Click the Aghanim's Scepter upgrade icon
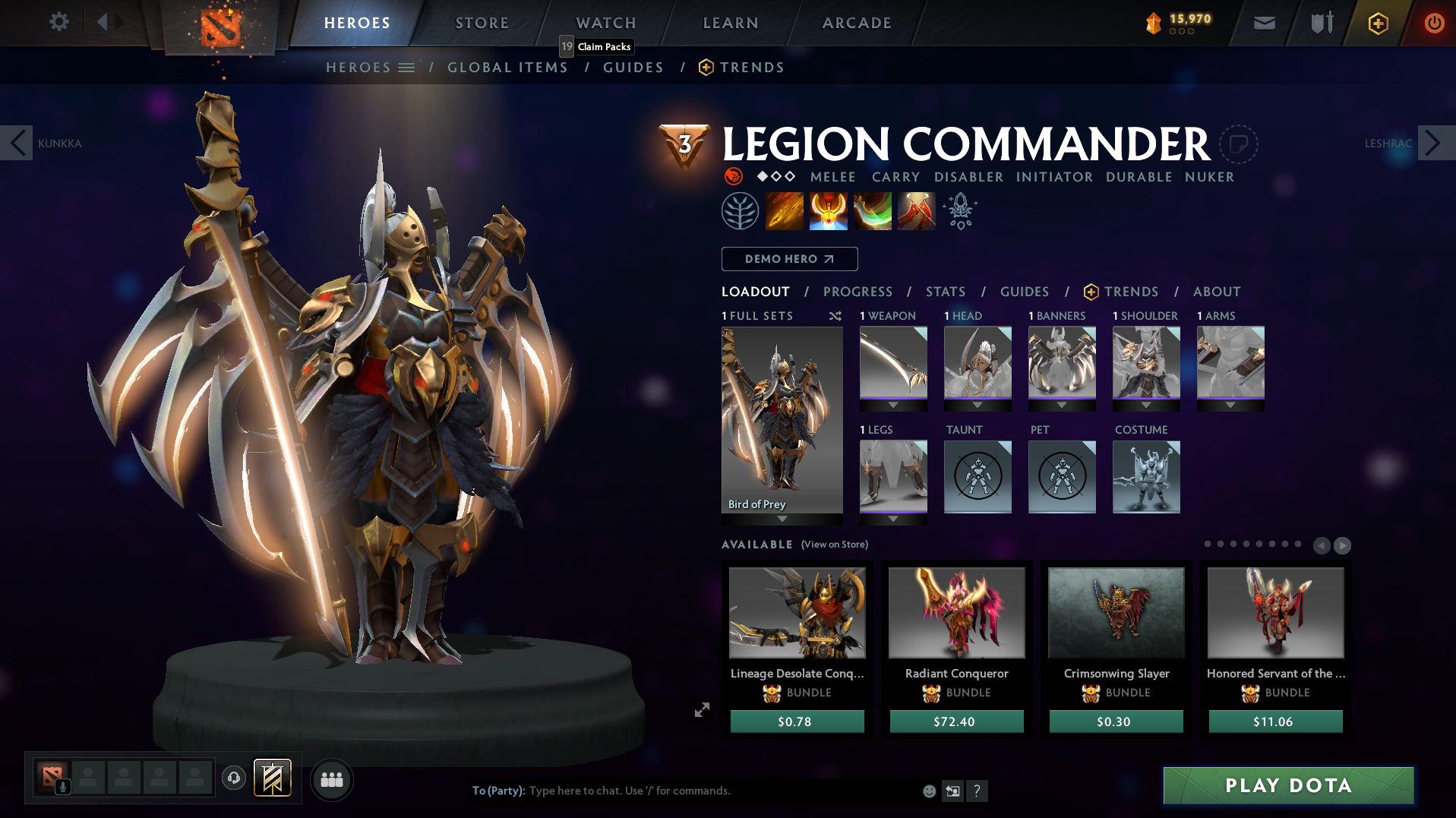 959,210
